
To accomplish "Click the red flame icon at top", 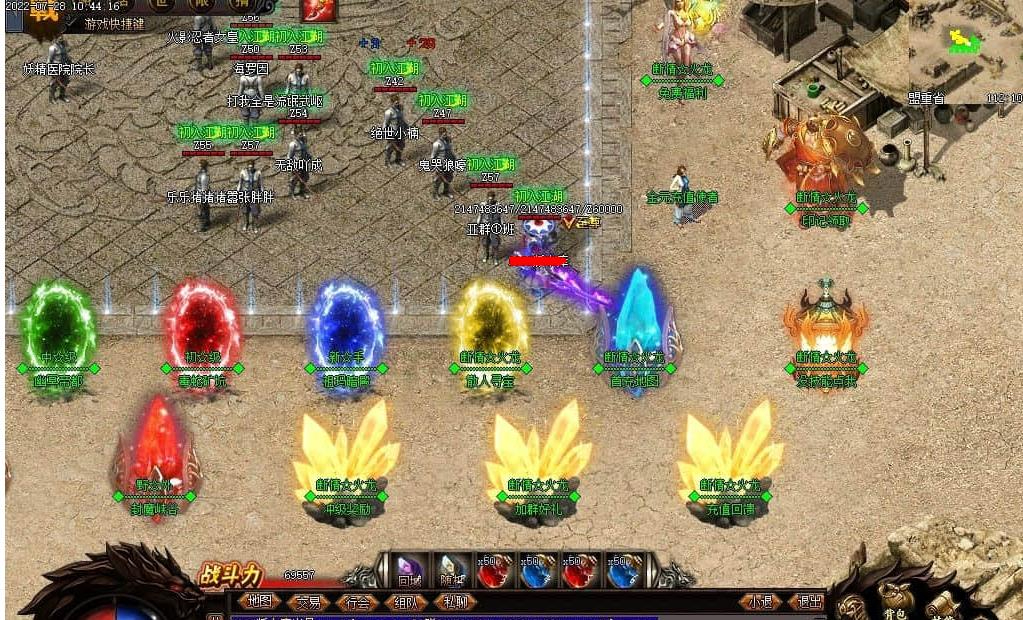I will tap(317, 10).
